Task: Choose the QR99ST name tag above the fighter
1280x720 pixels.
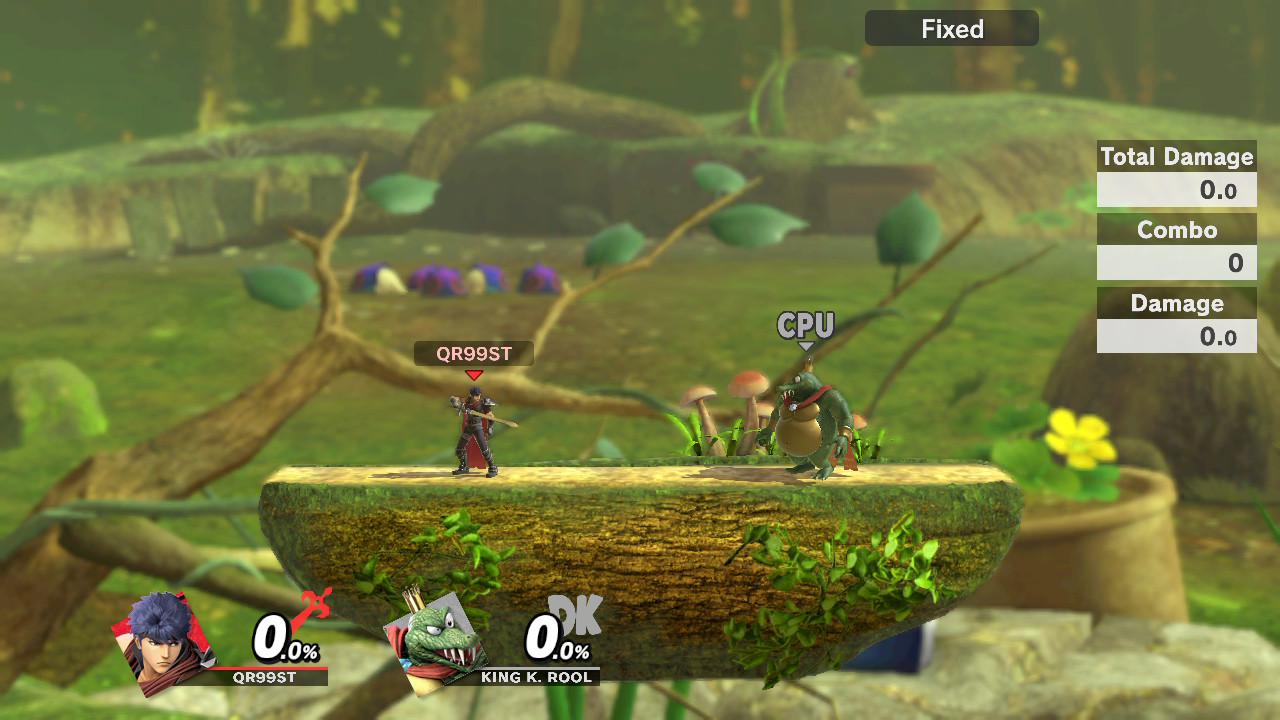Action: pos(474,353)
